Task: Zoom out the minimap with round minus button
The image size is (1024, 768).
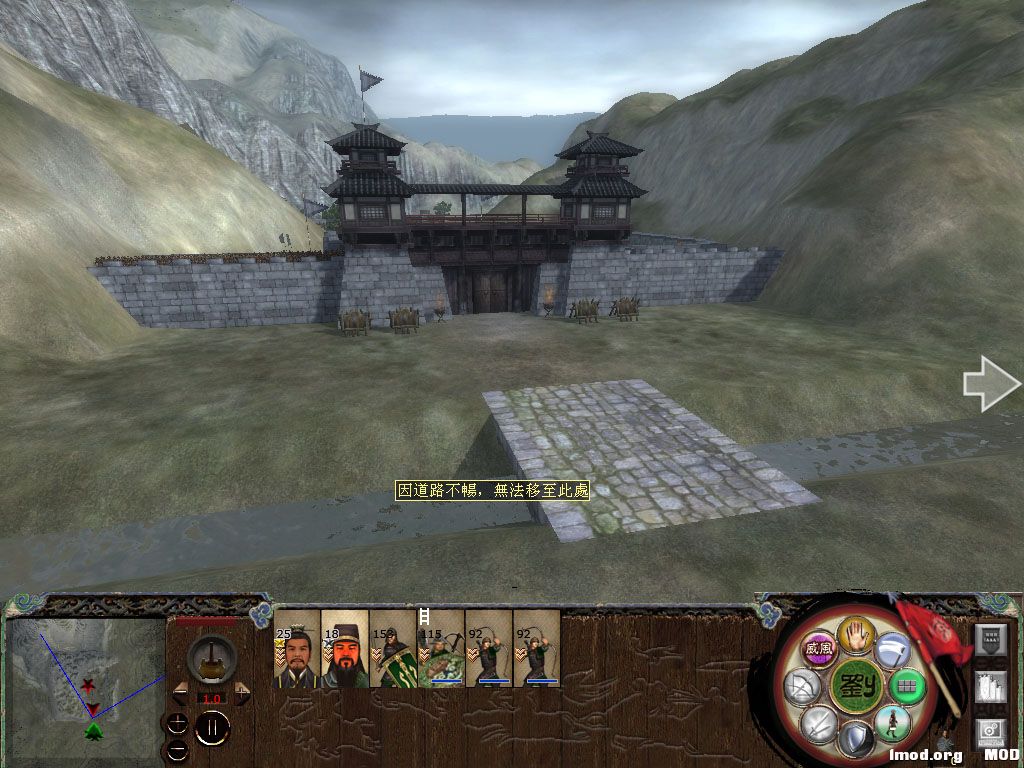Action: point(177,748)
